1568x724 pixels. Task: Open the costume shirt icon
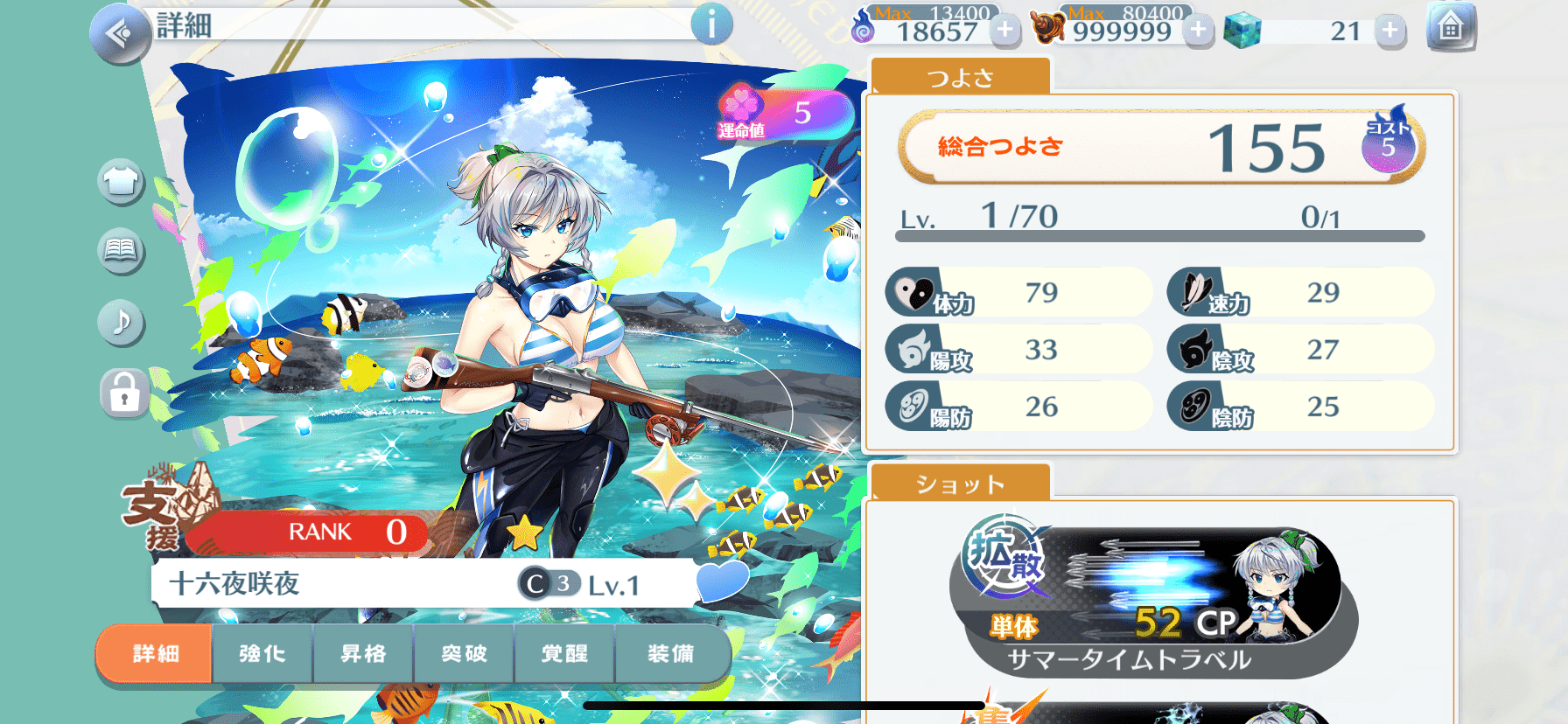[121, 182]
